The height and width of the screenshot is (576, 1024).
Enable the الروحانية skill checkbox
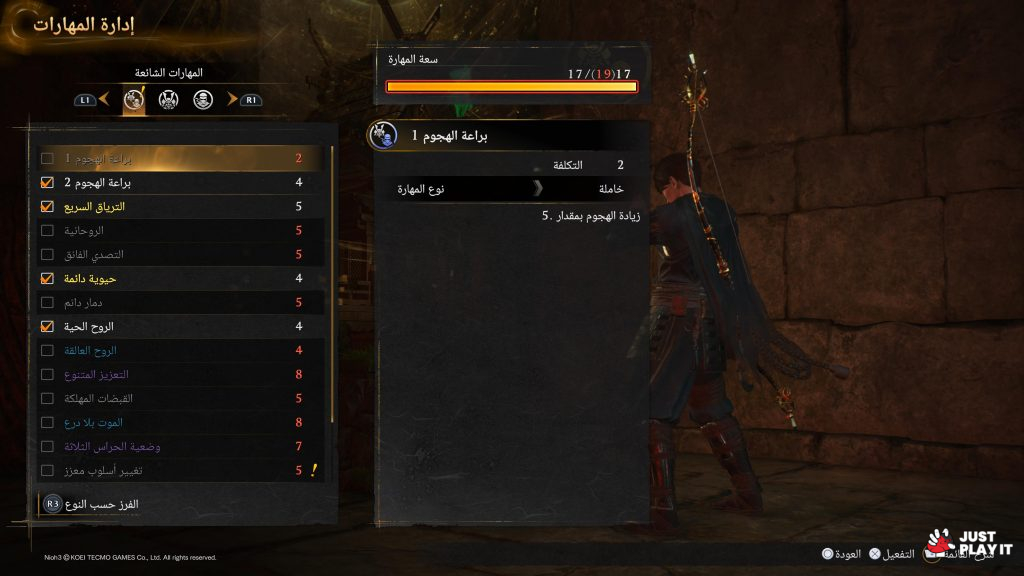tap(47, 231)
